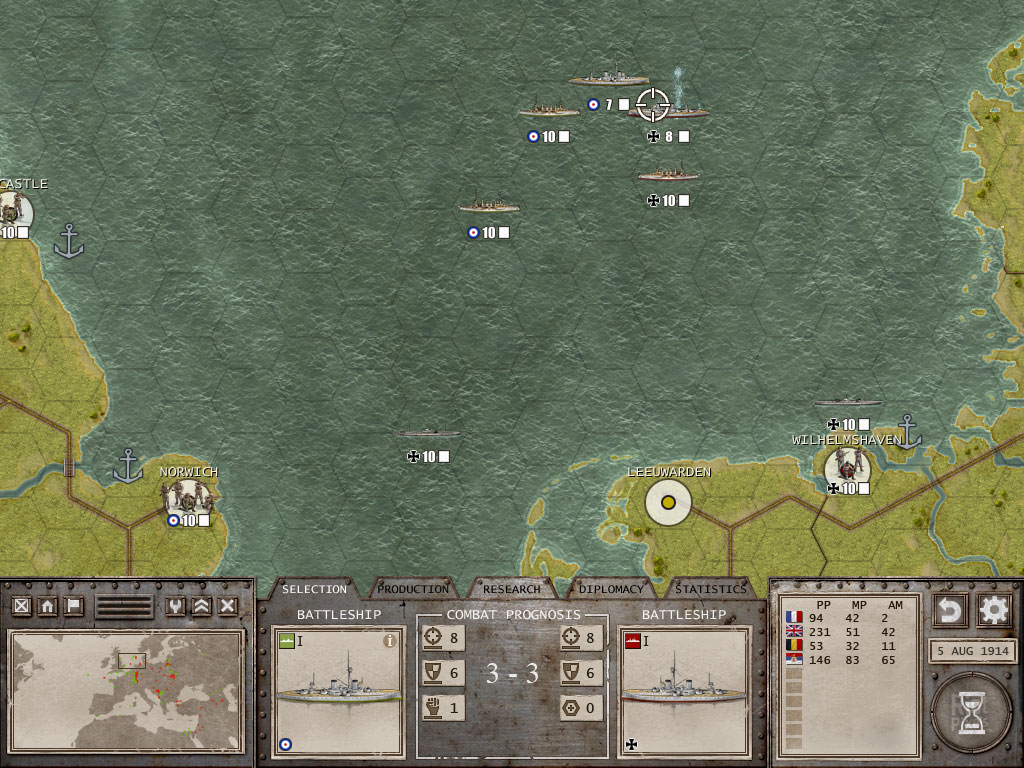Image resolution: width=1024 pixels, height=768 pixels.
Task: Open settings with the gear icon
Action: (x=993, y=609)
